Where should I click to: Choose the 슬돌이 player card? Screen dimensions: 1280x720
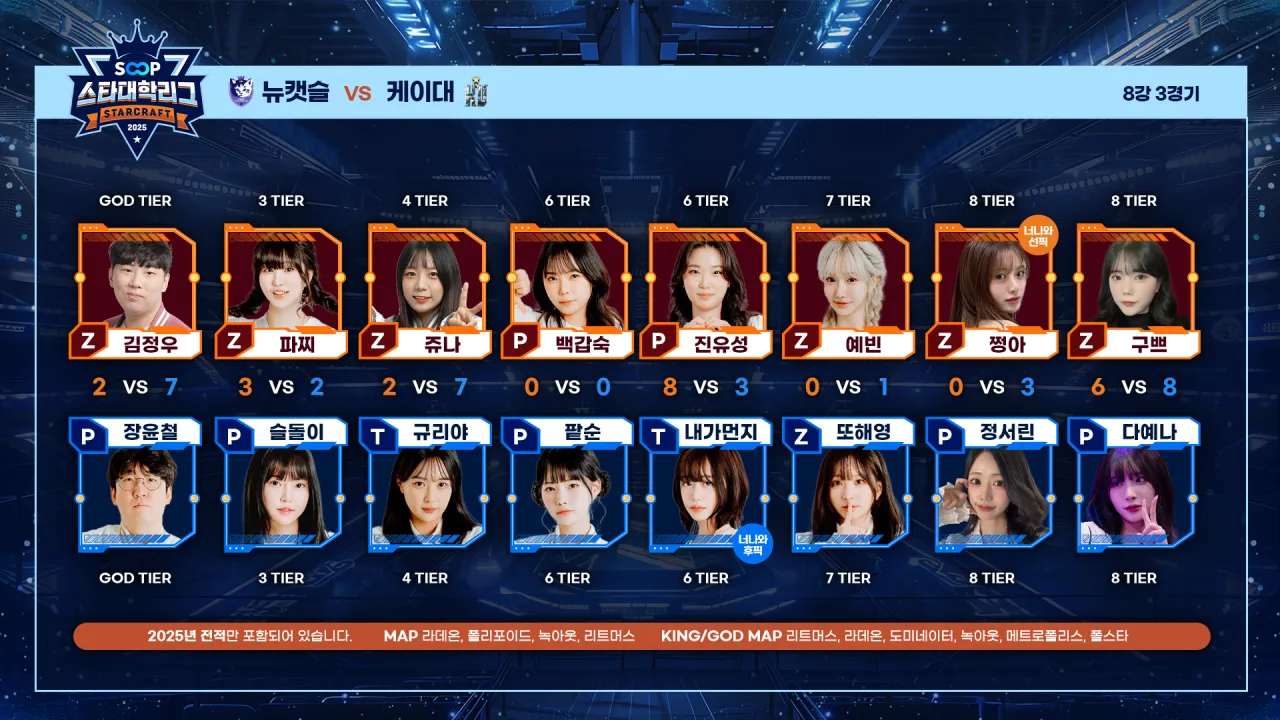coord(281,490)
